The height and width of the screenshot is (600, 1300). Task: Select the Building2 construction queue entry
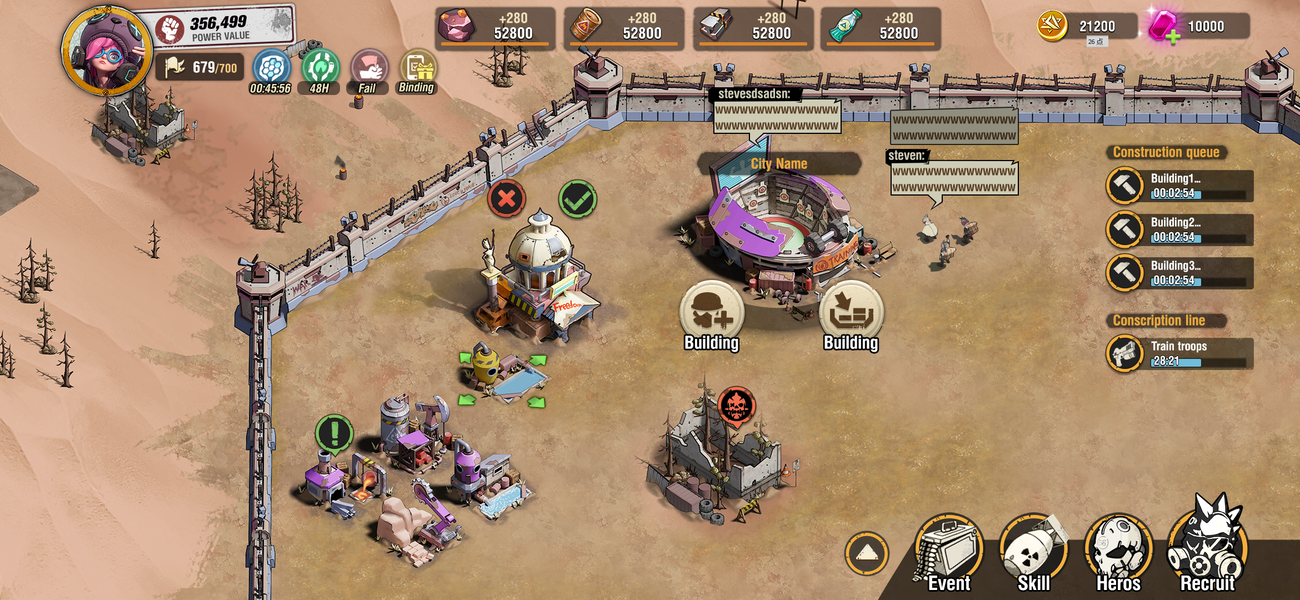click(1180, 230)
